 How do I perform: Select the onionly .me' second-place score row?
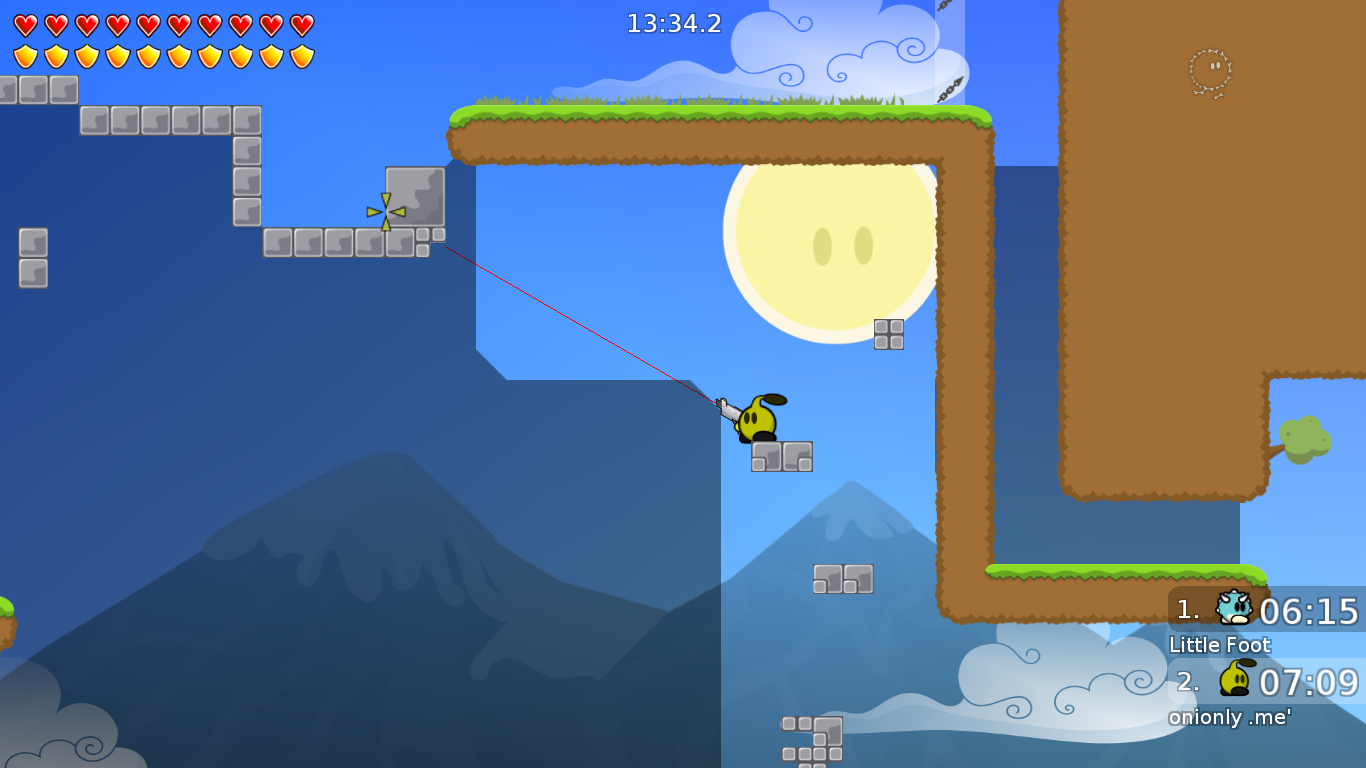(x=1266, y=682)
